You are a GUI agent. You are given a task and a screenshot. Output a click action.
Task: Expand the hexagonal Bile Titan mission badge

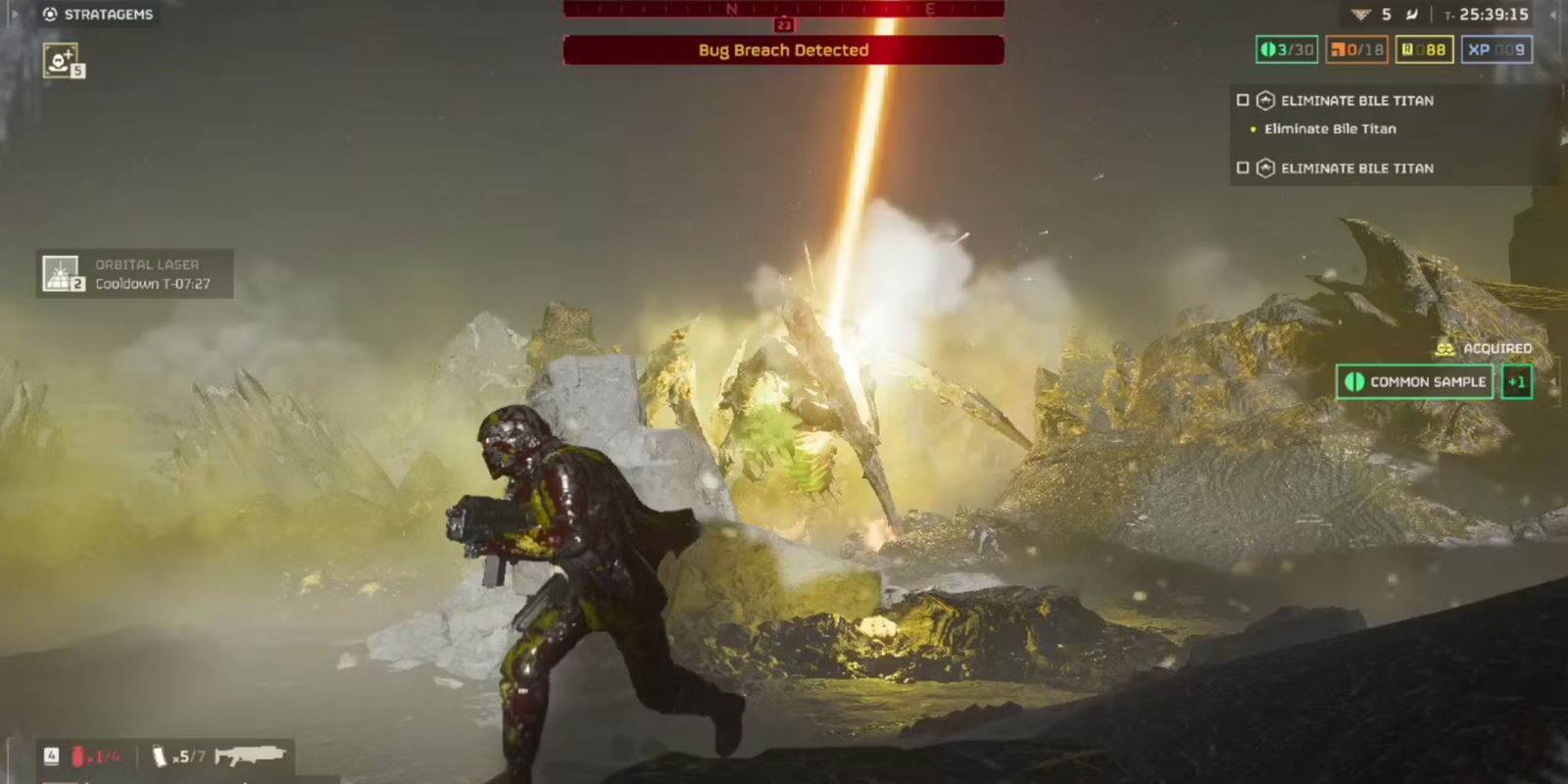(x=1265, y=100)
